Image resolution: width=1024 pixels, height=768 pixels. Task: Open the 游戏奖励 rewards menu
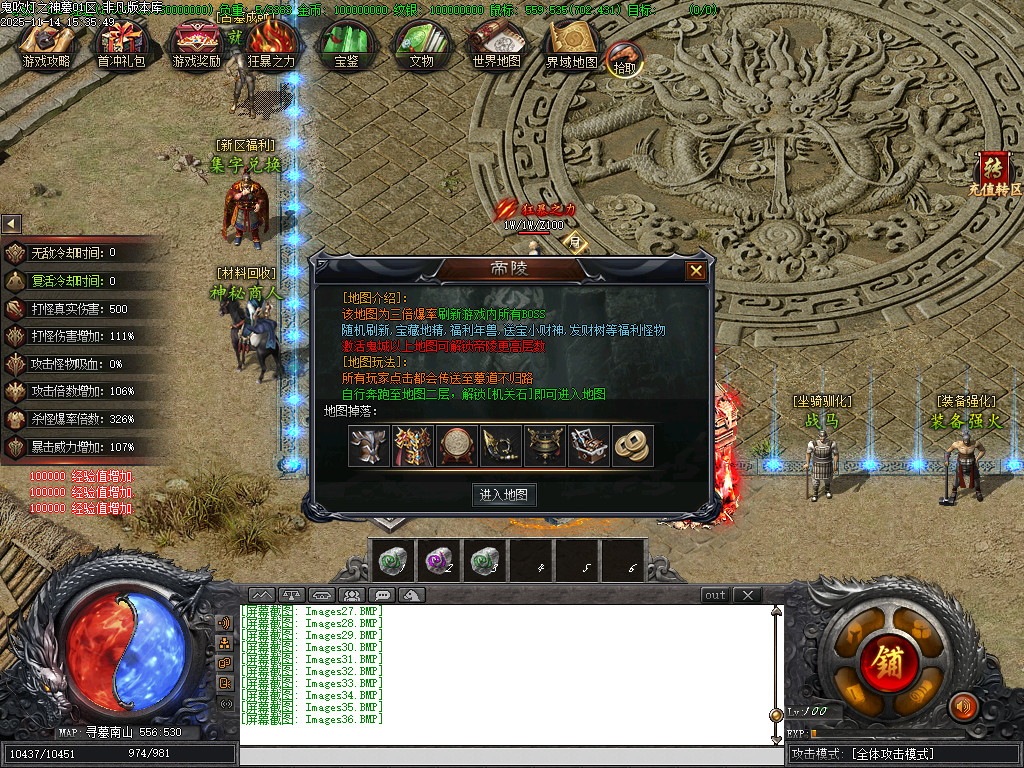pyautogui.click(x=196, y=45)
